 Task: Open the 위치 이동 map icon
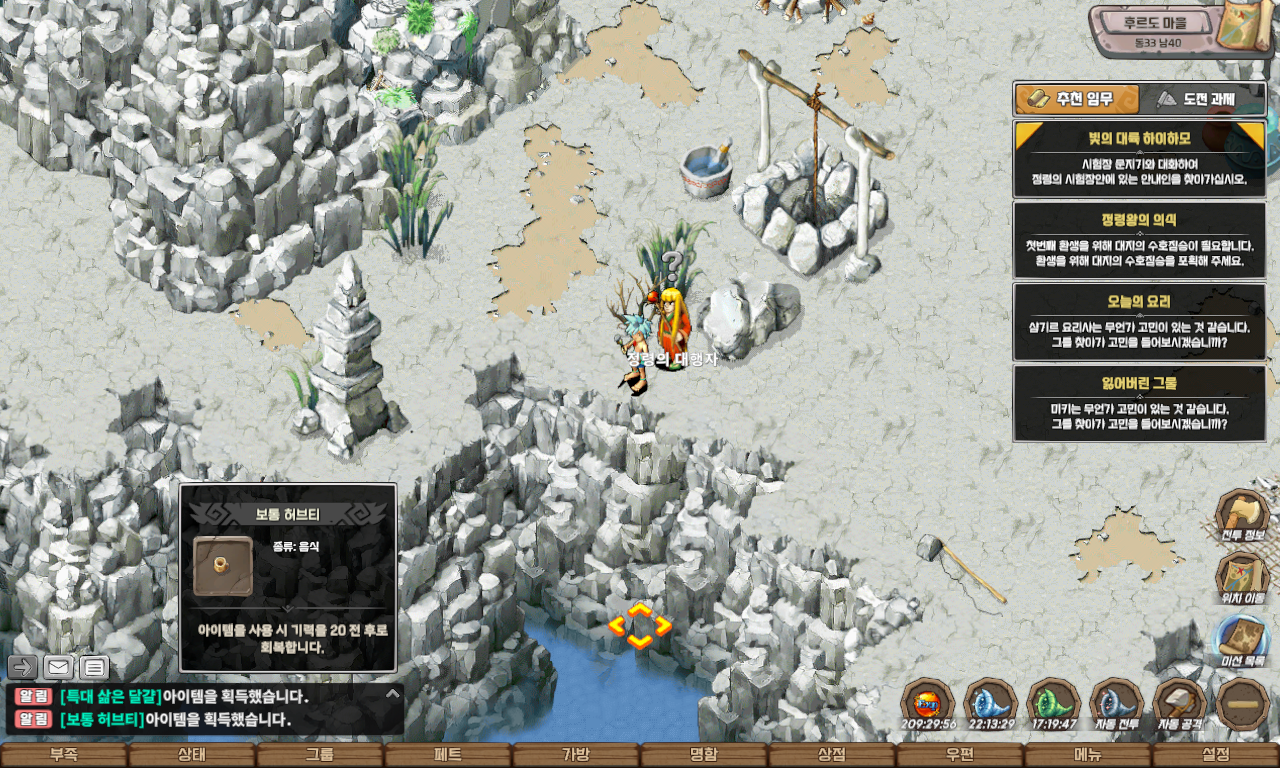tap(1242, 578)
